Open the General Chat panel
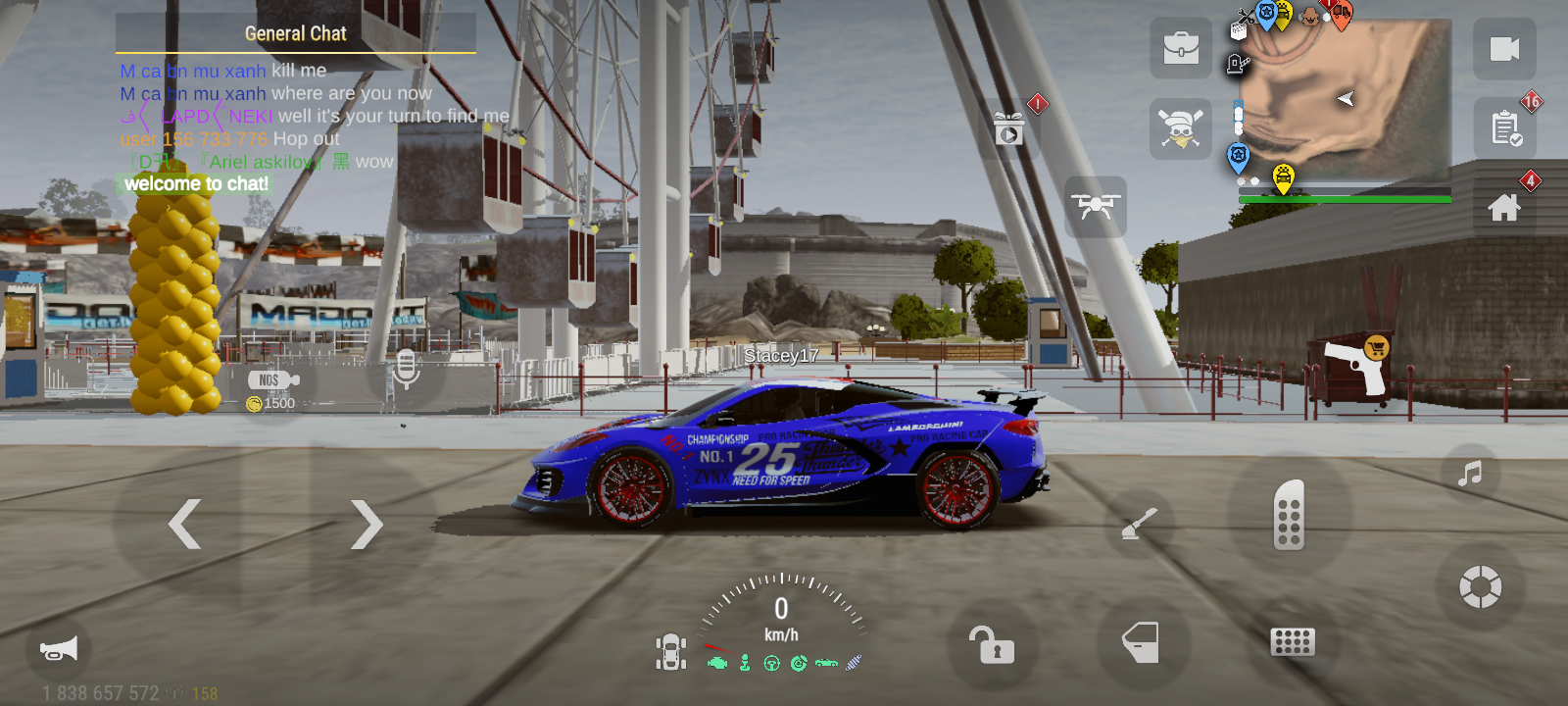The width and height of the screenshot is (1568, 706). click(295, 34)
